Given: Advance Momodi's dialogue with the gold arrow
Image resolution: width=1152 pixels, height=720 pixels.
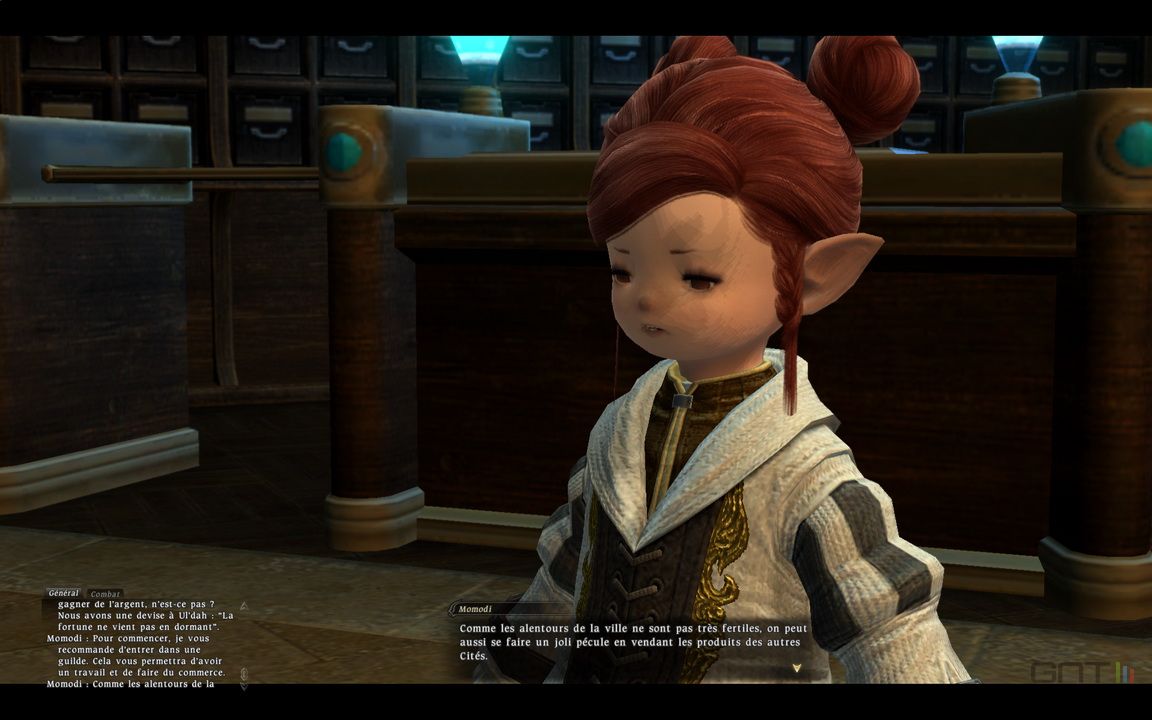Looking at the screenshot, I should tap(796, 667).
